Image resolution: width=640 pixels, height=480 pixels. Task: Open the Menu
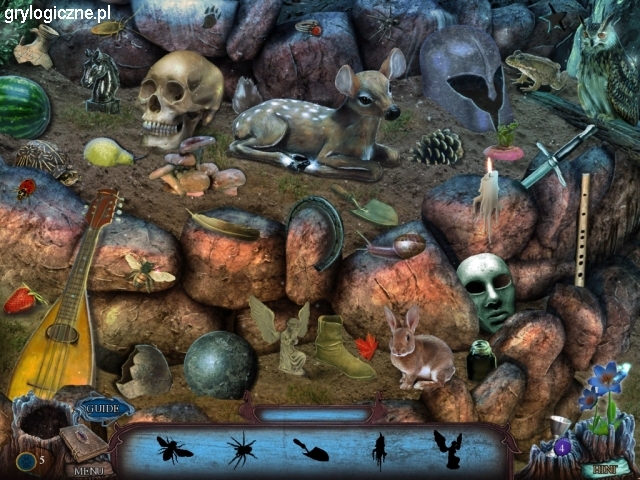(89, 469)
